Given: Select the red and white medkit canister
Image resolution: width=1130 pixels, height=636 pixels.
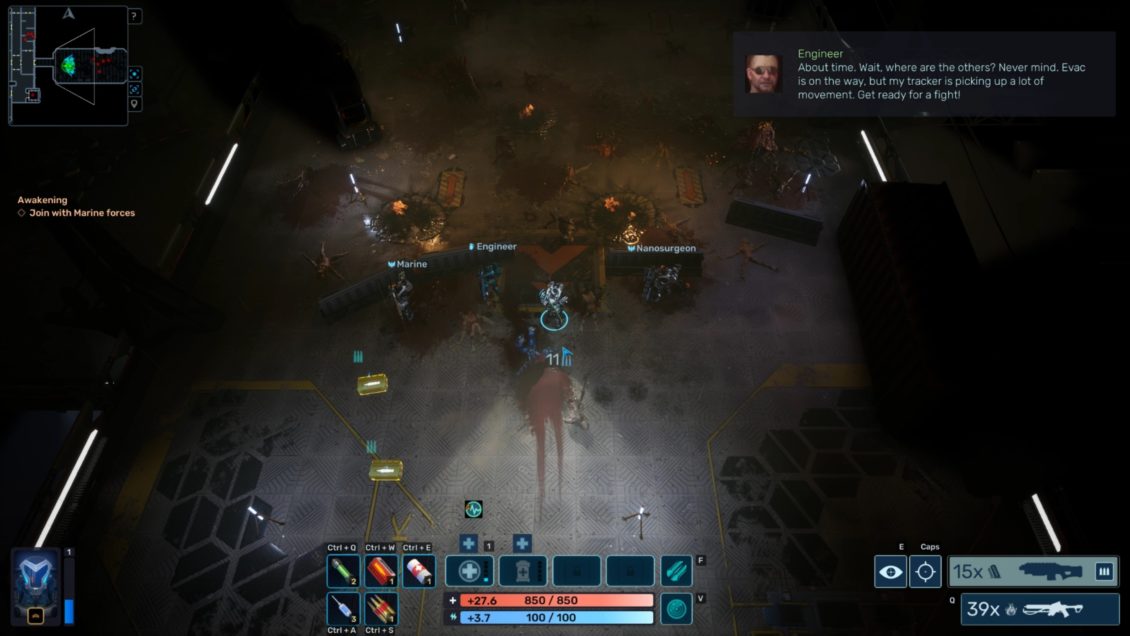Looking at the screenshot, I should click(x=418, y=571).
